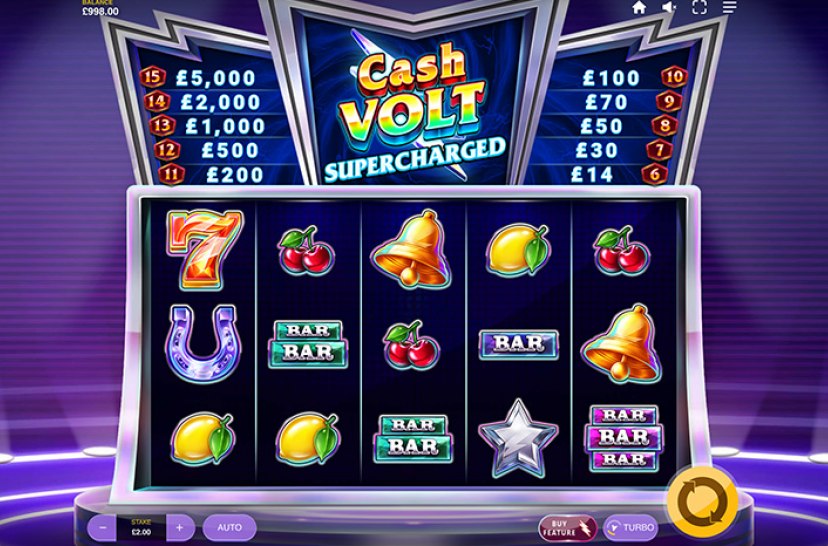Decrease the stake with the minus button
Screen dimensions: 828x546
coord(102,527)
